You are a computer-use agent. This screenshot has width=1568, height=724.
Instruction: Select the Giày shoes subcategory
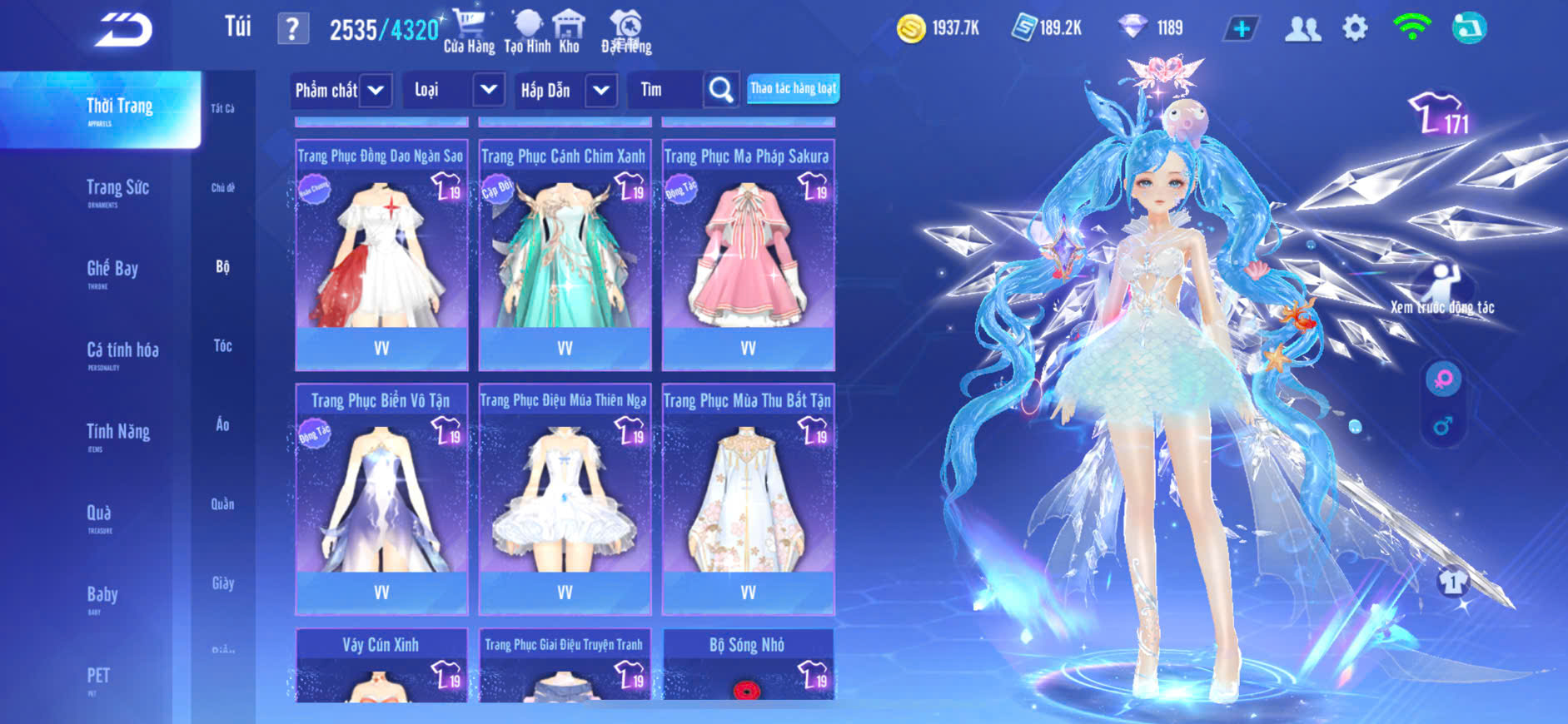click(x=222, y=583)
